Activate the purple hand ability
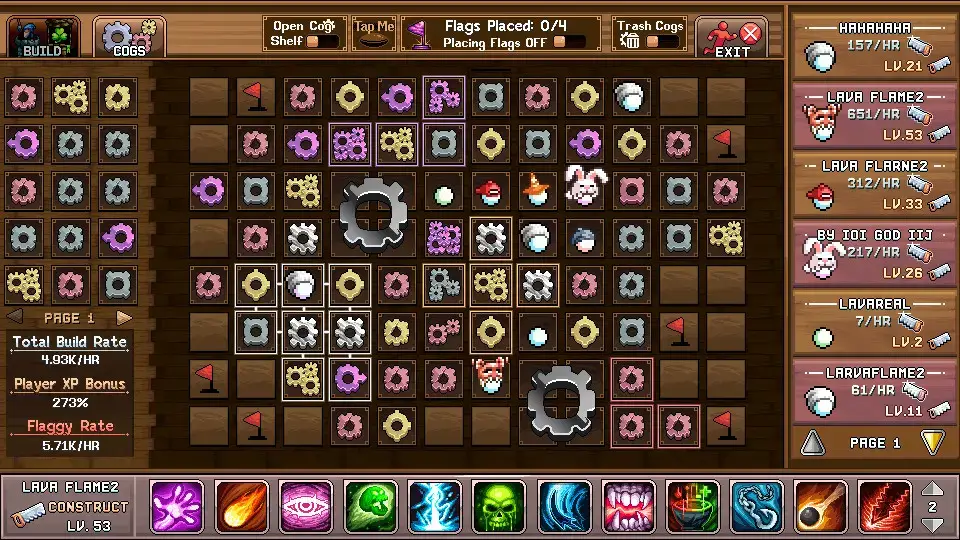The width and height of the screenshot is (960, 540). pos(177,507)
